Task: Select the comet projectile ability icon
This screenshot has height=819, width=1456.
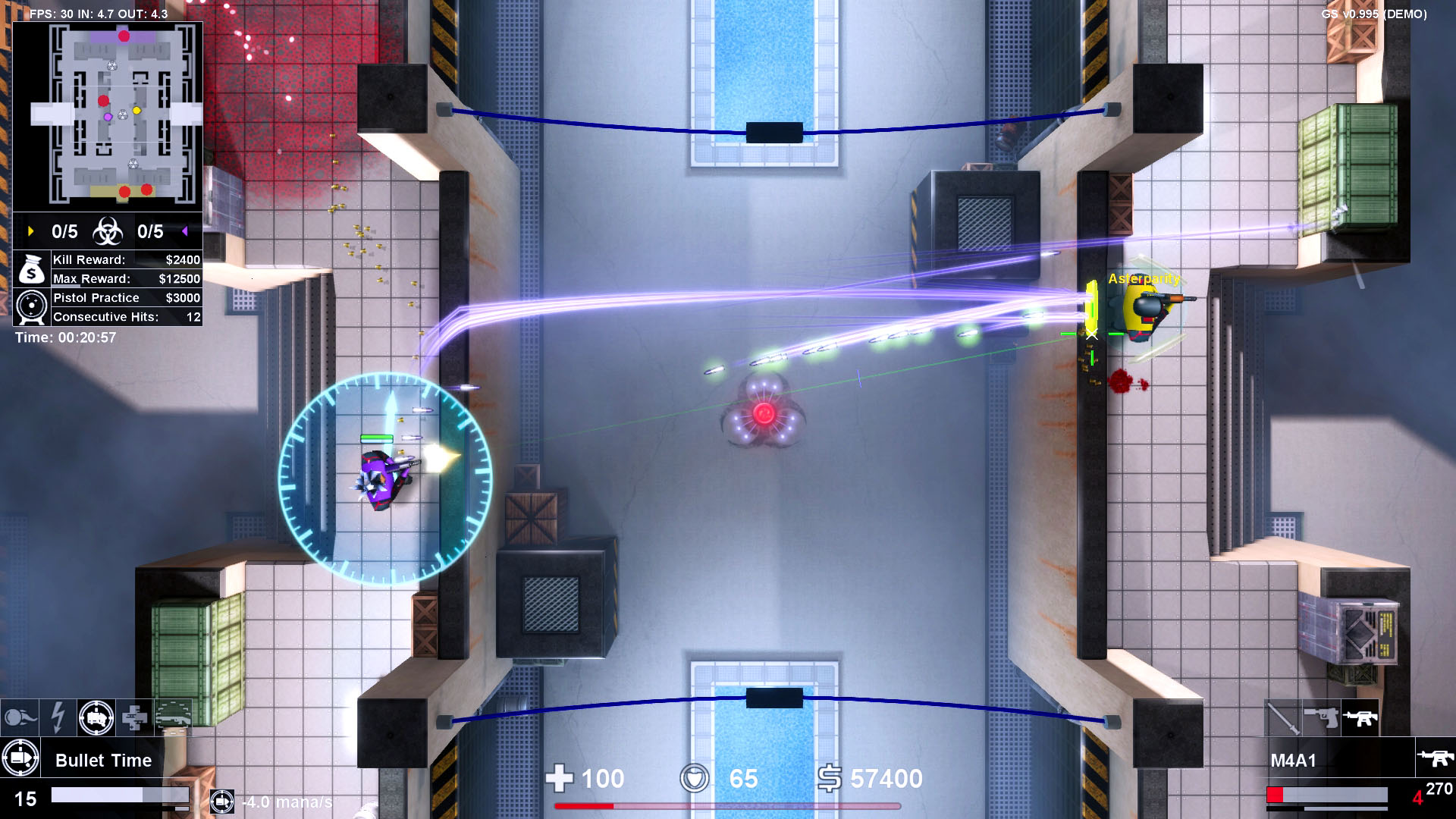Action: [x=20, y=717]
